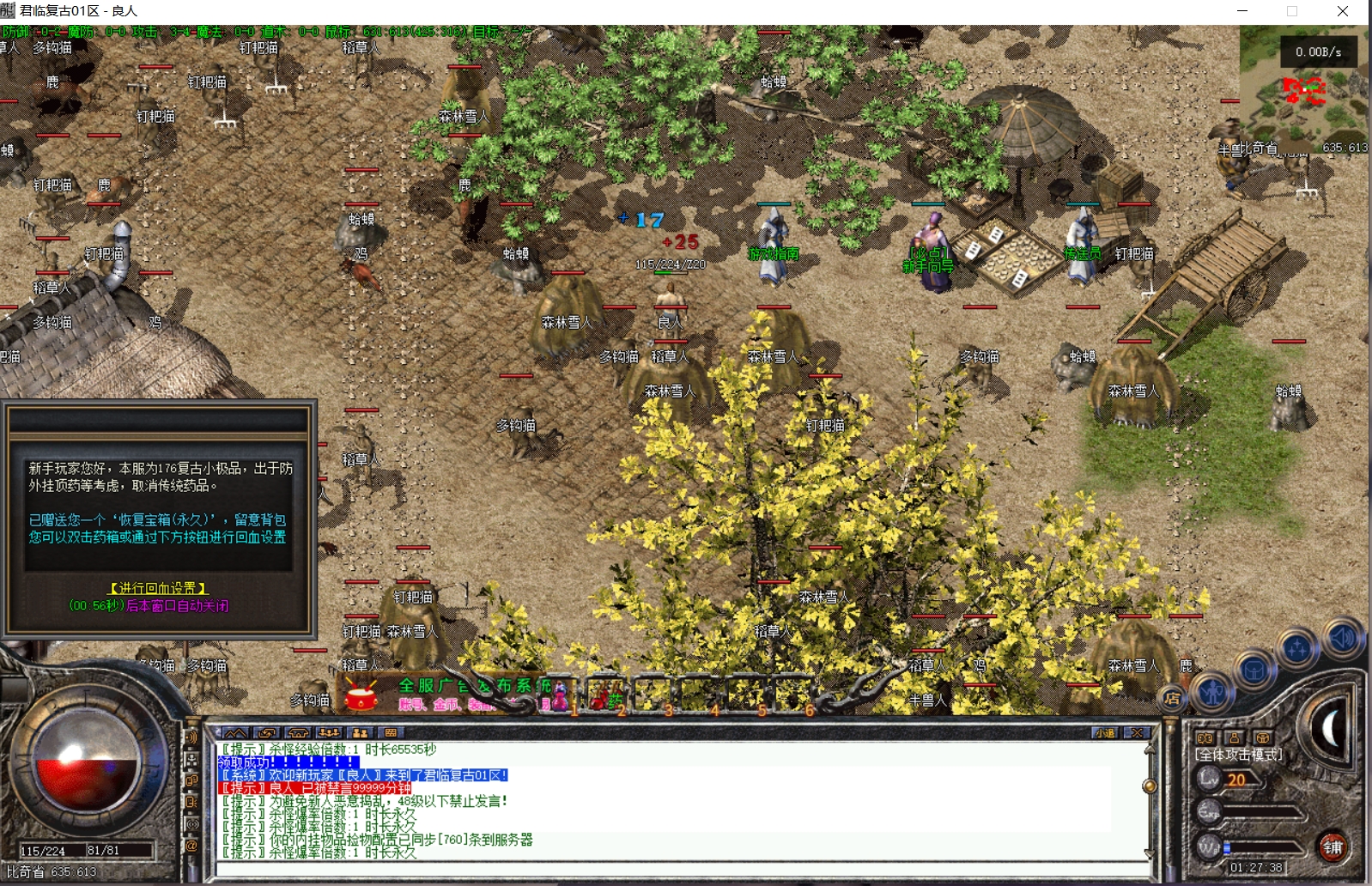Close the game window
This screenshot has width=1372, height=886.
[x=1343, y=11]
